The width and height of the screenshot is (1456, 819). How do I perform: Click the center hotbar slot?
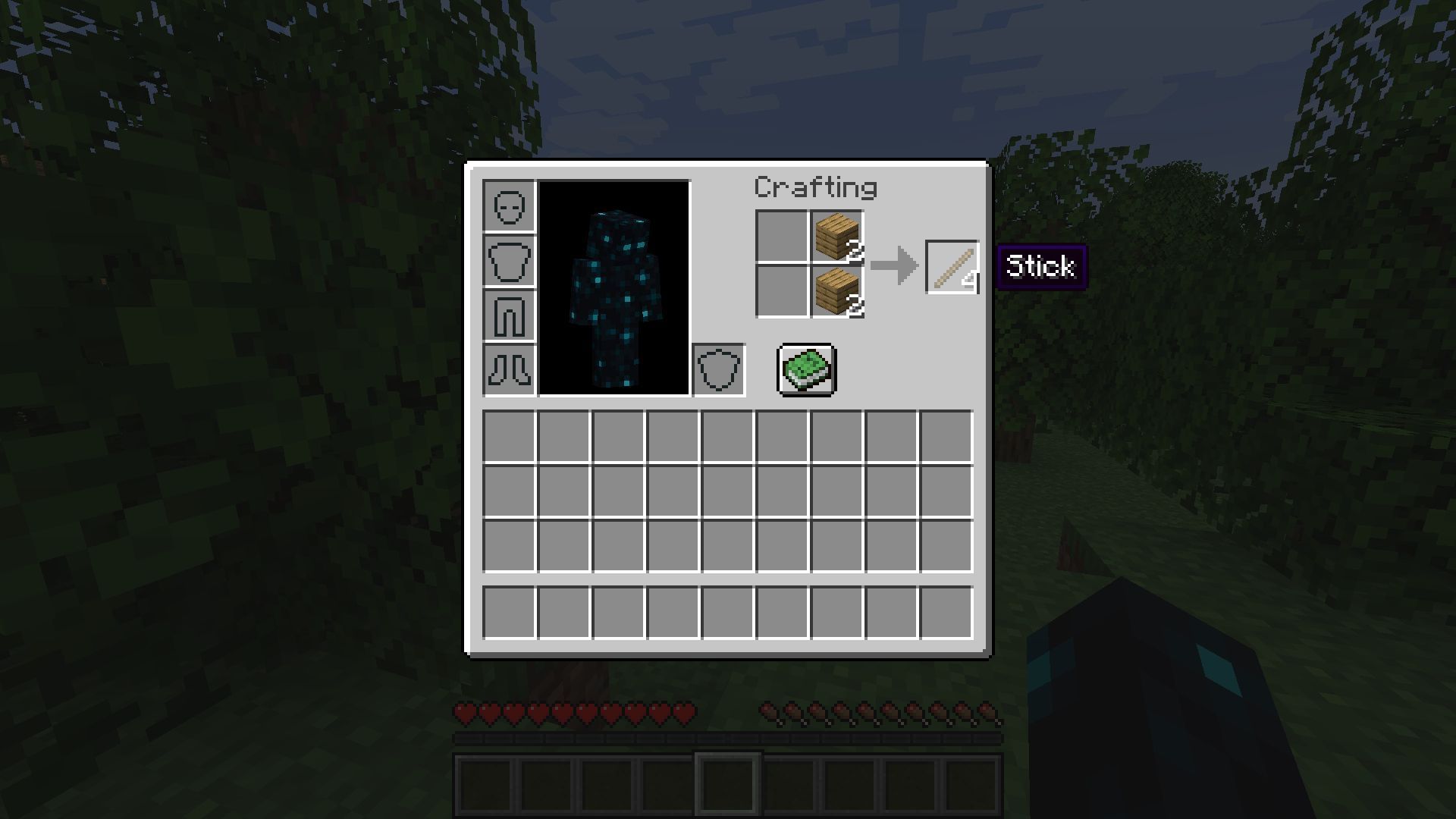point(726,786)
